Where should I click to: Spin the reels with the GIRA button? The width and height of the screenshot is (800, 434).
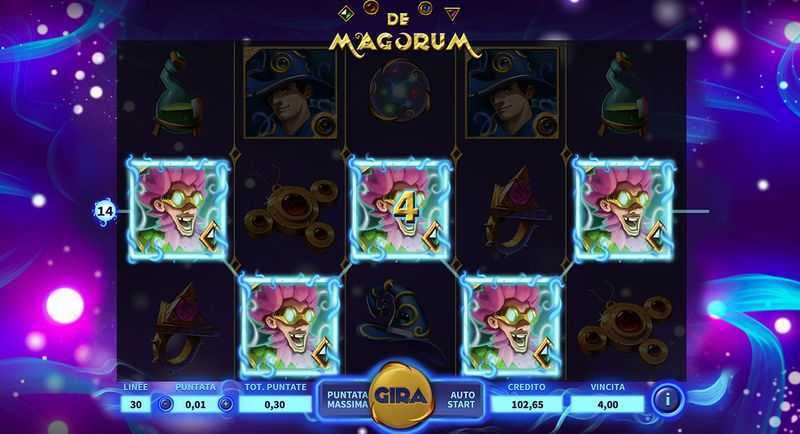click(400, 396)
